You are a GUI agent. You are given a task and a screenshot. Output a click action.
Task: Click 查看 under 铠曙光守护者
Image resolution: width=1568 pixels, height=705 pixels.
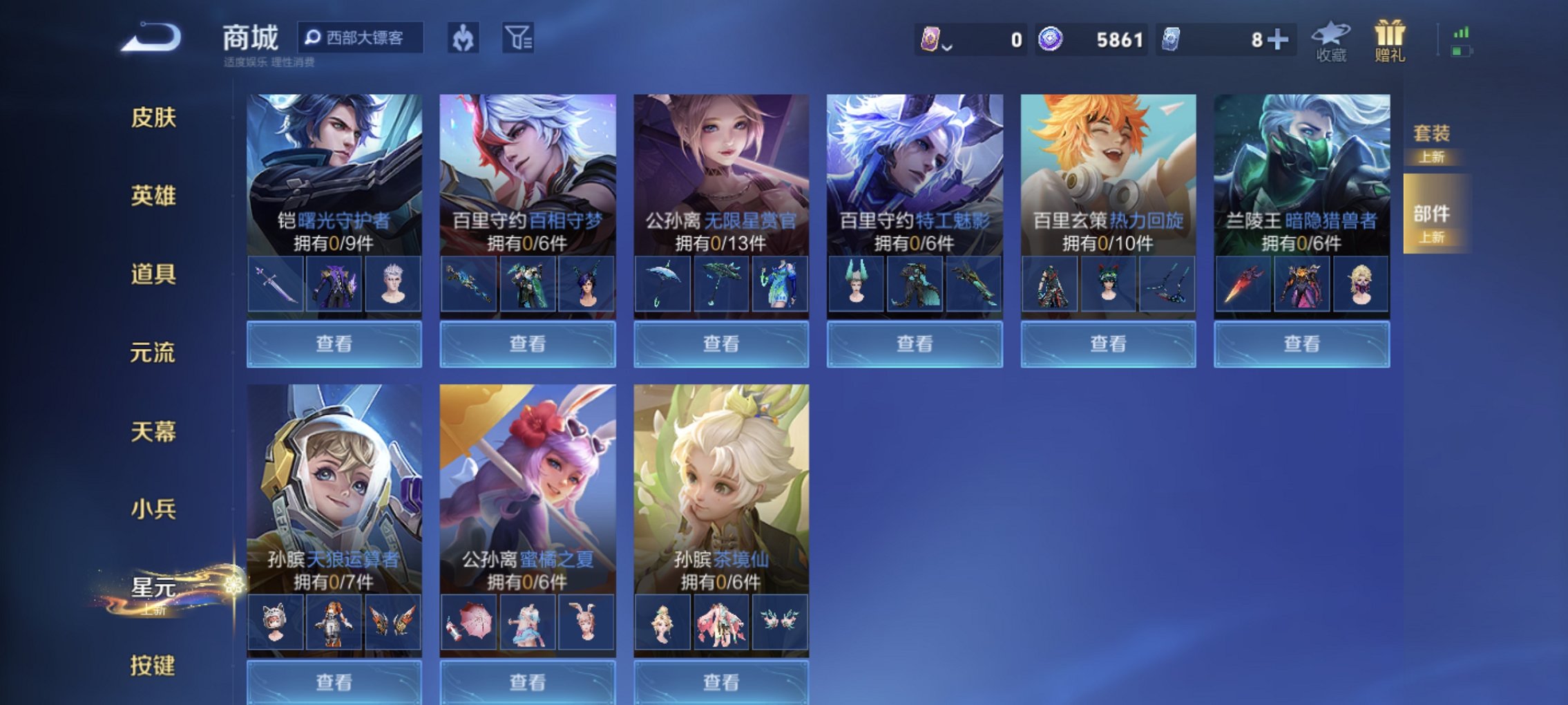pyautogui.click(x=334, y=343)
